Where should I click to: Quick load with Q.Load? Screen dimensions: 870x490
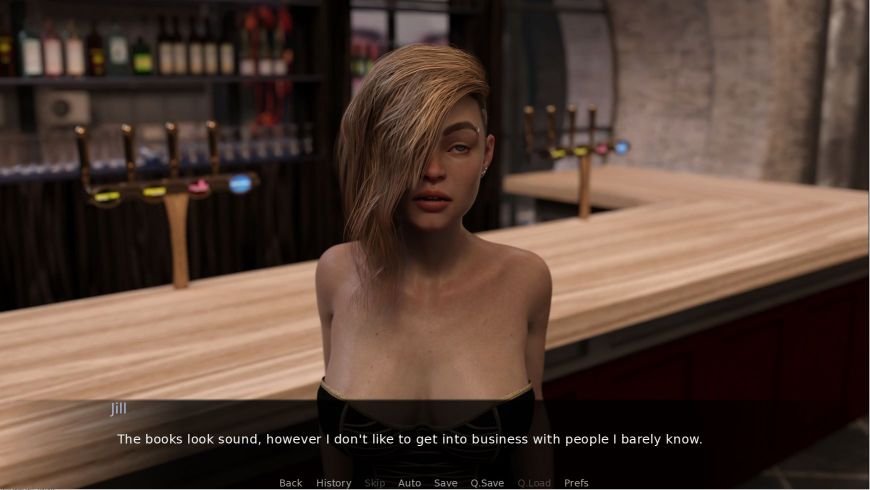[534, 483]
